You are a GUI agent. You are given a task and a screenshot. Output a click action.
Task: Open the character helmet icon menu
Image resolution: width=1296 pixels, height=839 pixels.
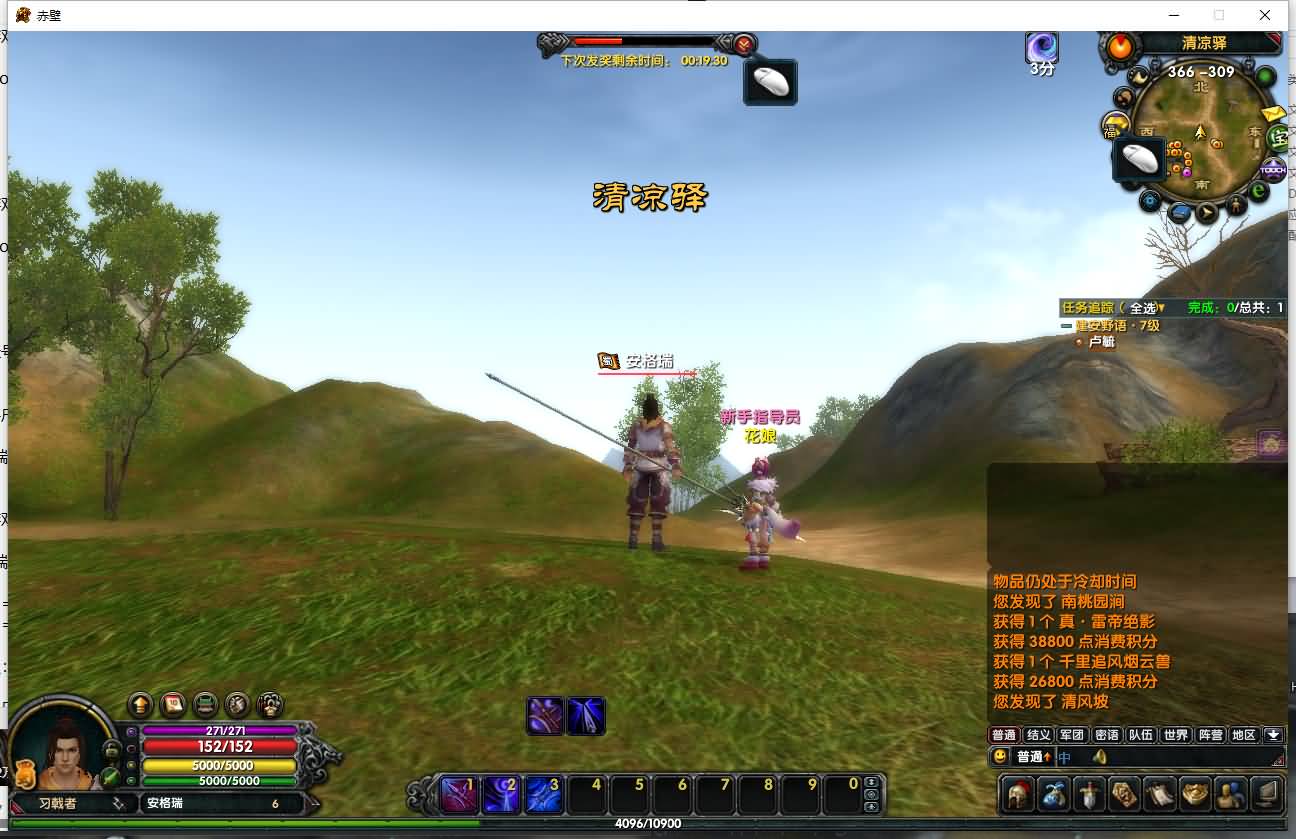pyautogui.click(x=1019, y=795)
